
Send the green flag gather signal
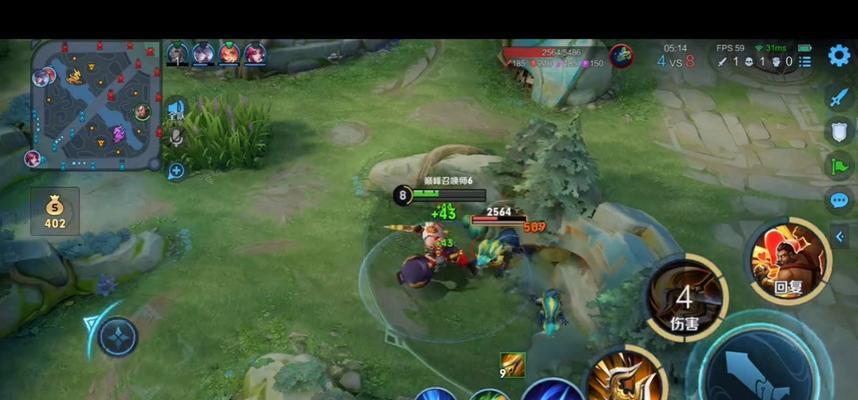click(x=837, y=165)
